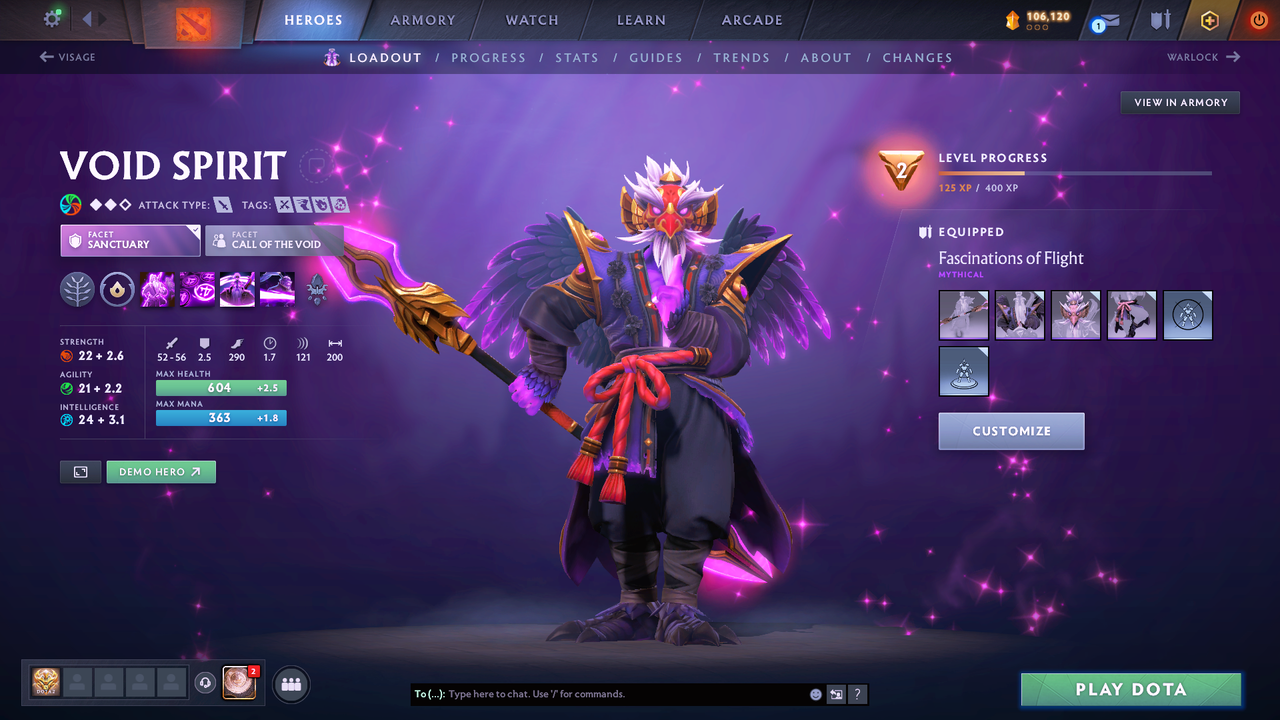The width and height of the screenshot is (1280, 720).
Task: Toggle the melee attack type filter tag
Action: pos(224,205)
